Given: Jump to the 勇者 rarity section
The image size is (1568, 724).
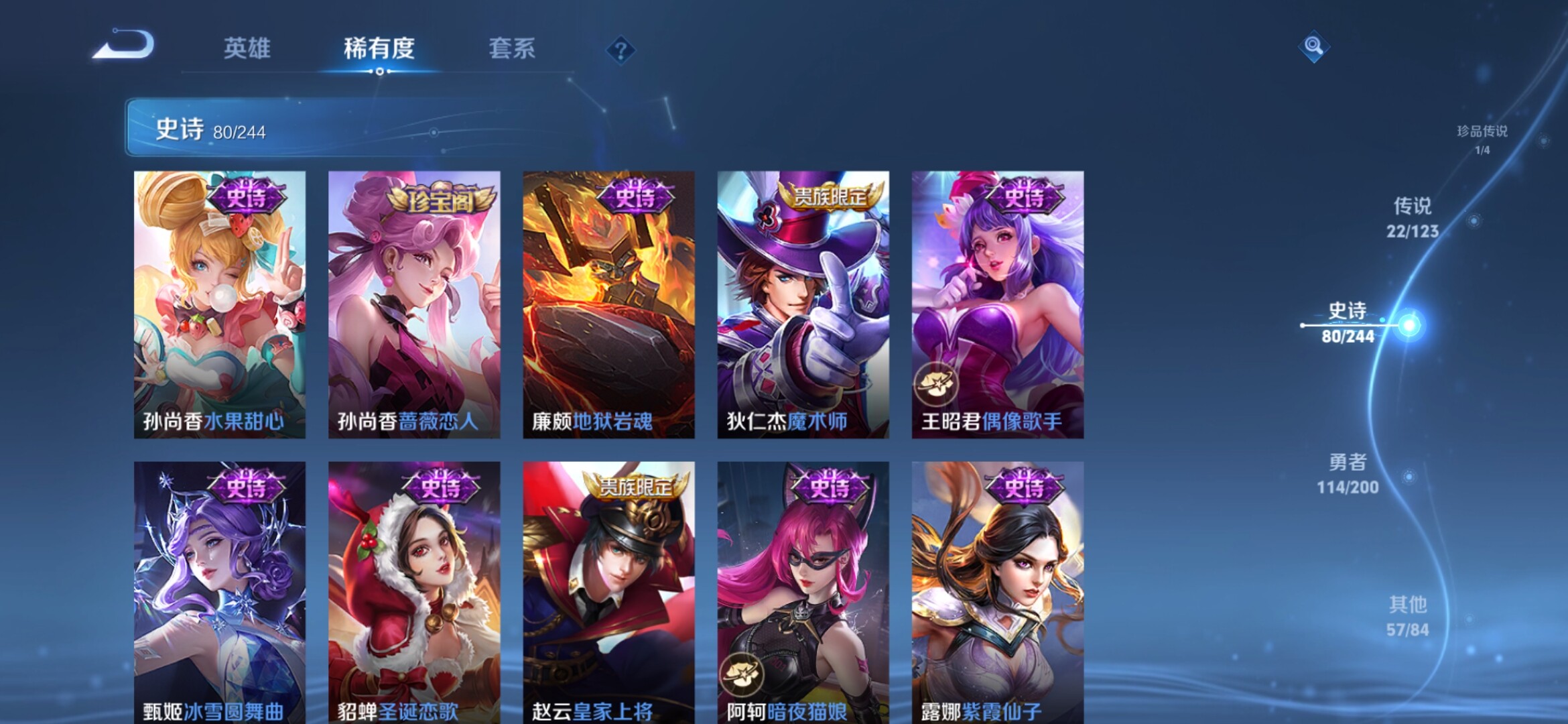Looking at the screenshot, I should pyautogui.click(x=1348, y=473).
